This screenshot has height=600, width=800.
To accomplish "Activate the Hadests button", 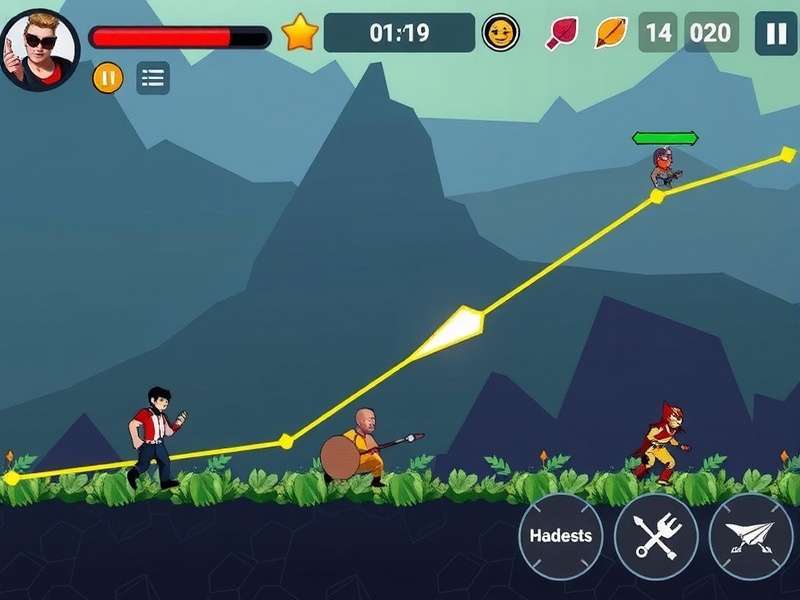I will (561, 536).
